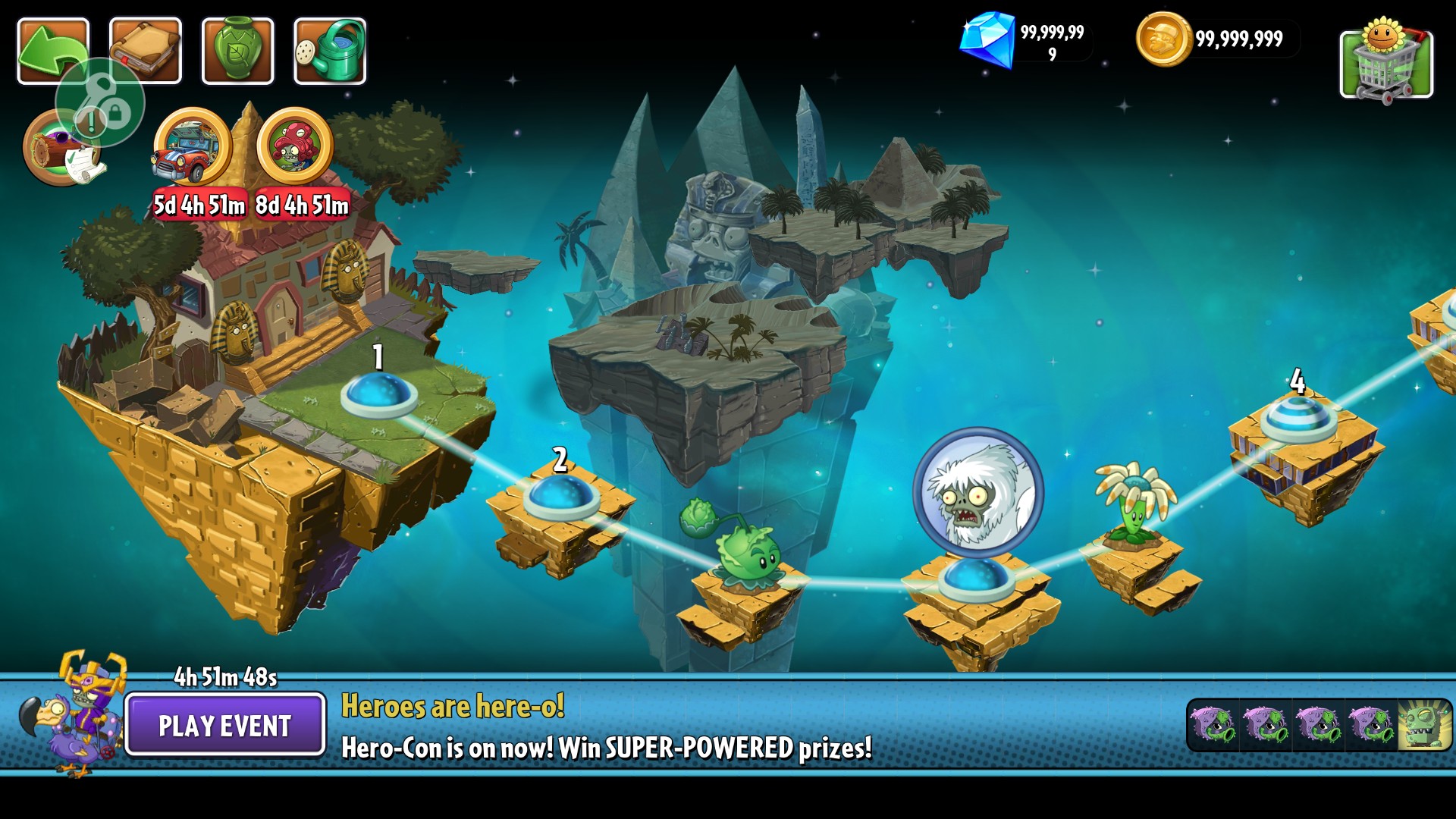Click the translucent lock overlay button
The height and width of the screenshot is (819, 1456).
100,102
